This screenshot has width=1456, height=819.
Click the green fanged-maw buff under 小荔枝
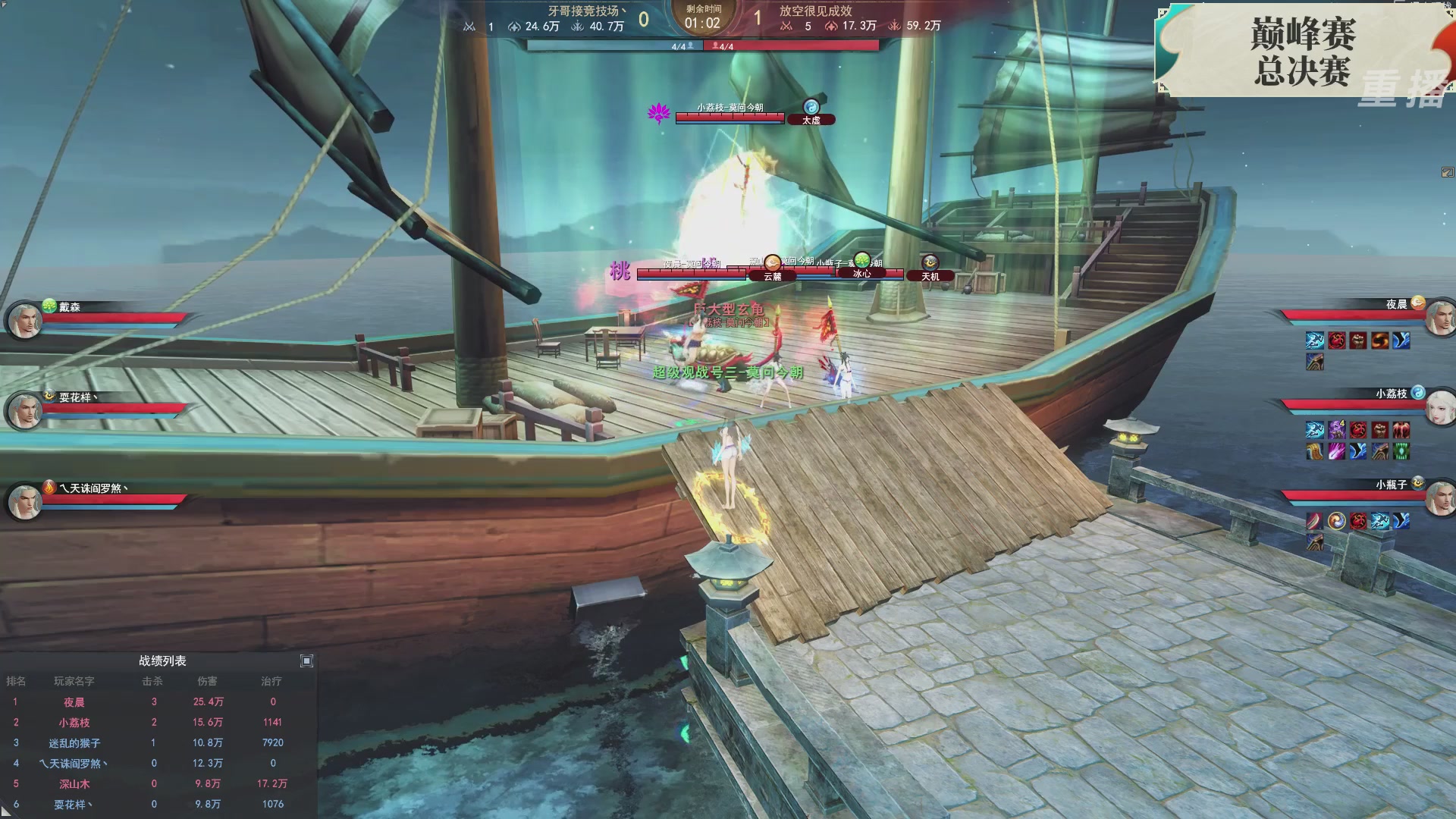[1401, 452]
